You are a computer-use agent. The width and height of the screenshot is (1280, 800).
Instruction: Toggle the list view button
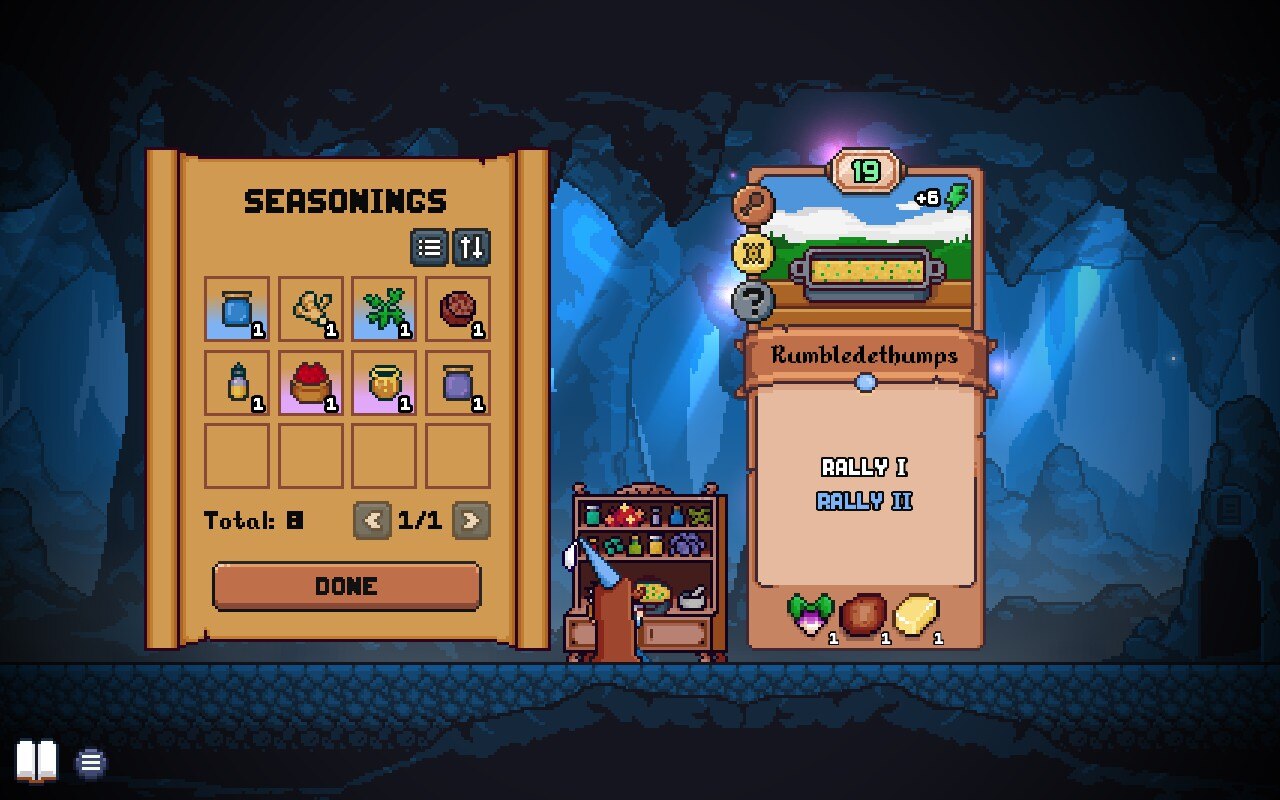click(x=430, y=247)
